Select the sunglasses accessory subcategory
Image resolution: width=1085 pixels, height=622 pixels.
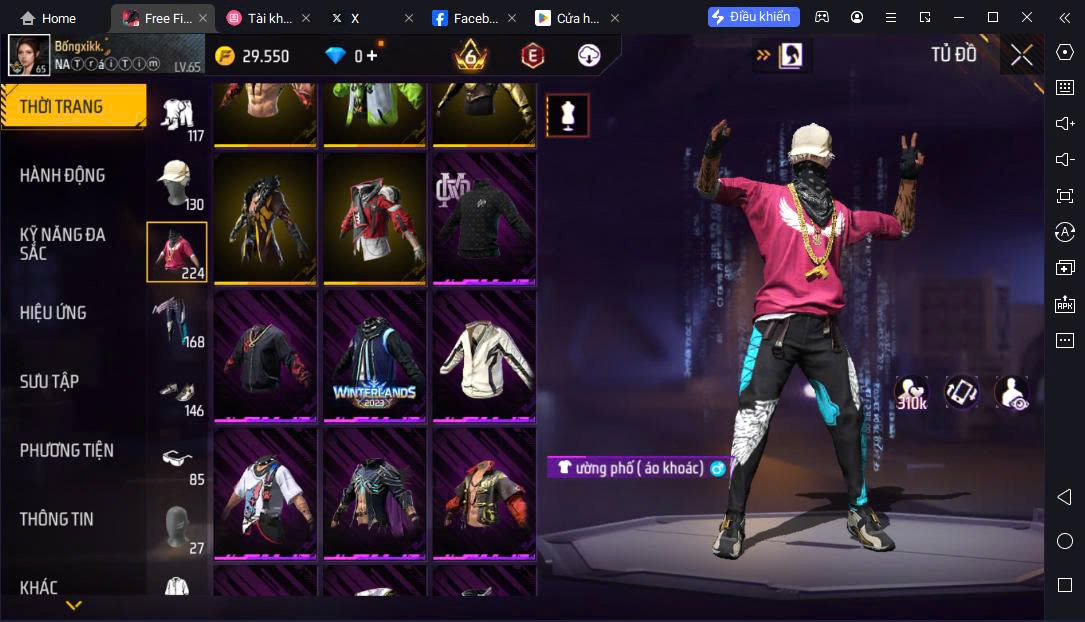178,459
